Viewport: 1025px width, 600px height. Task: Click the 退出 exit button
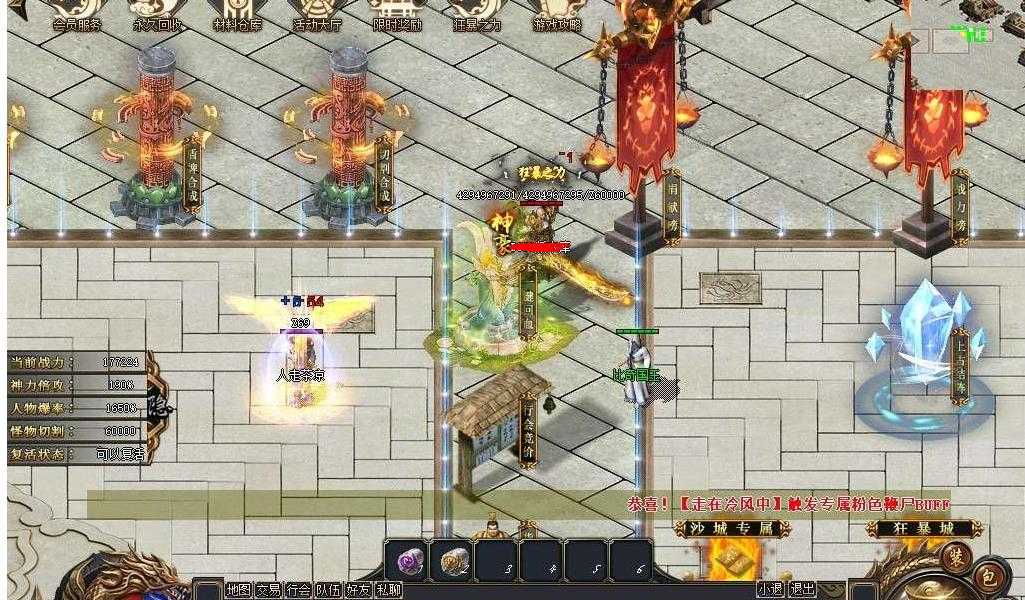[802, 590]
